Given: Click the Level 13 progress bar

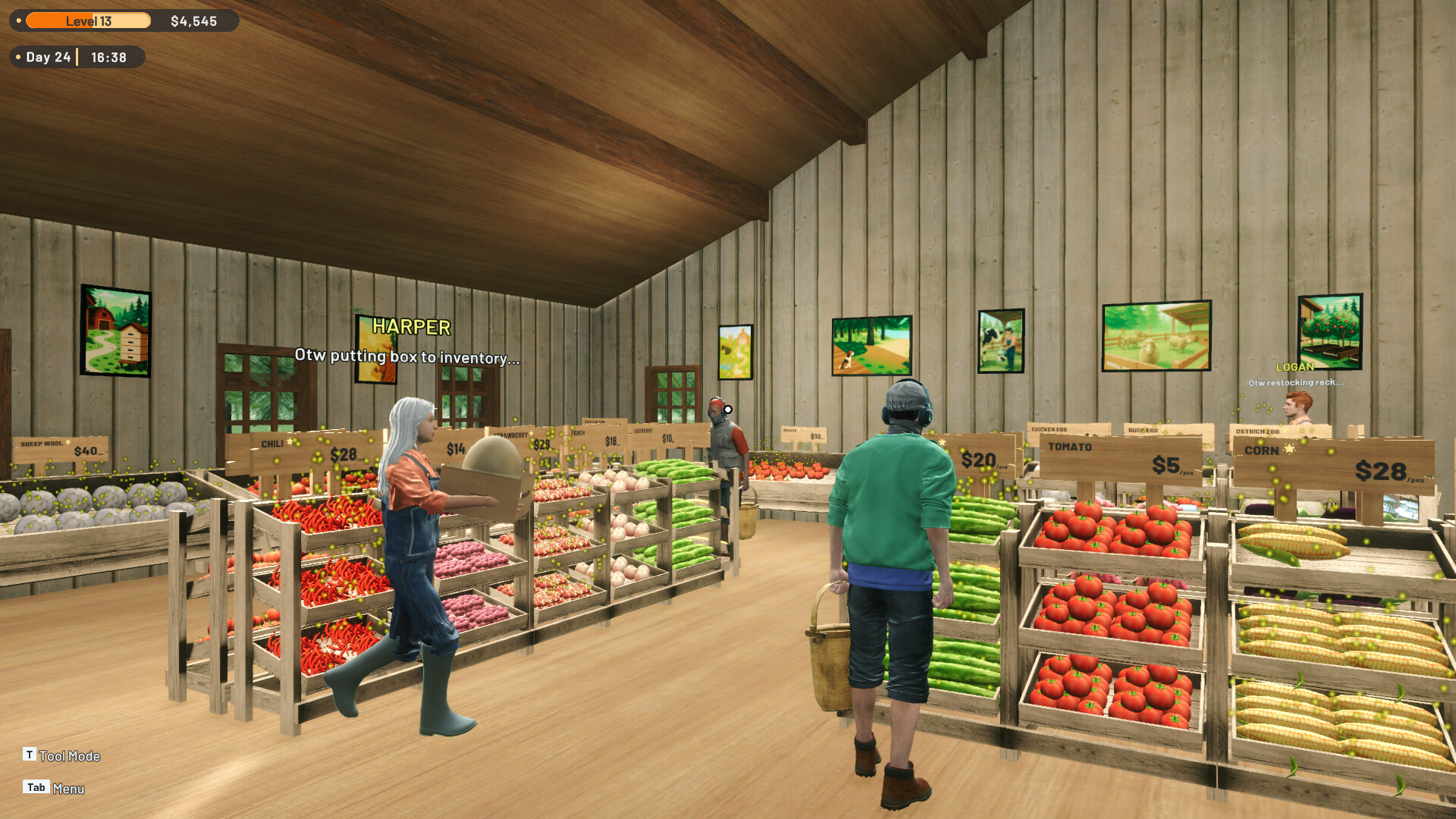Looking at the screenshot, I should pyautogui.click(x=89, y=21).
